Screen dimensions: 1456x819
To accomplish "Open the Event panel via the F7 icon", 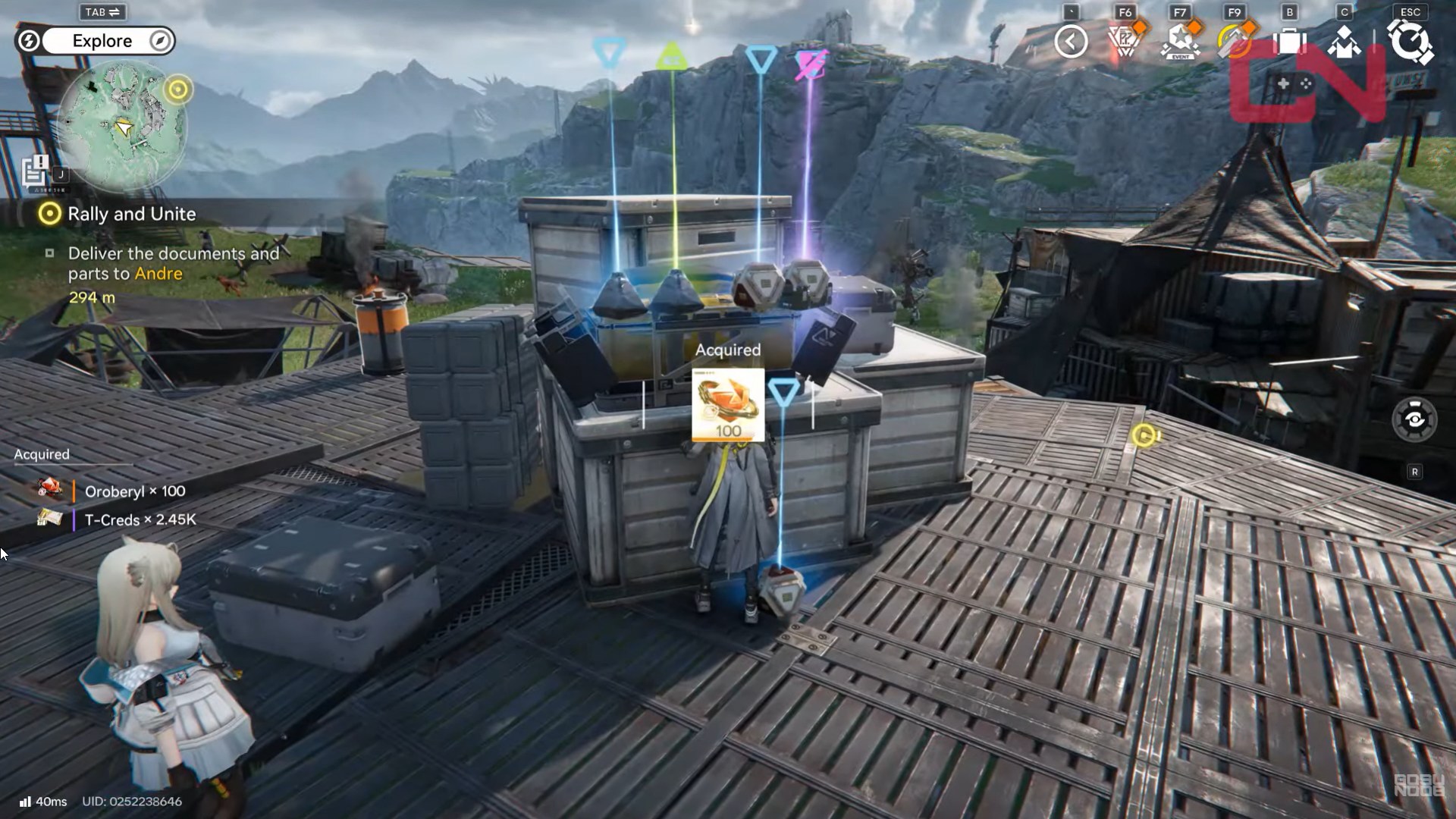I will click(x=1181, y=42).
